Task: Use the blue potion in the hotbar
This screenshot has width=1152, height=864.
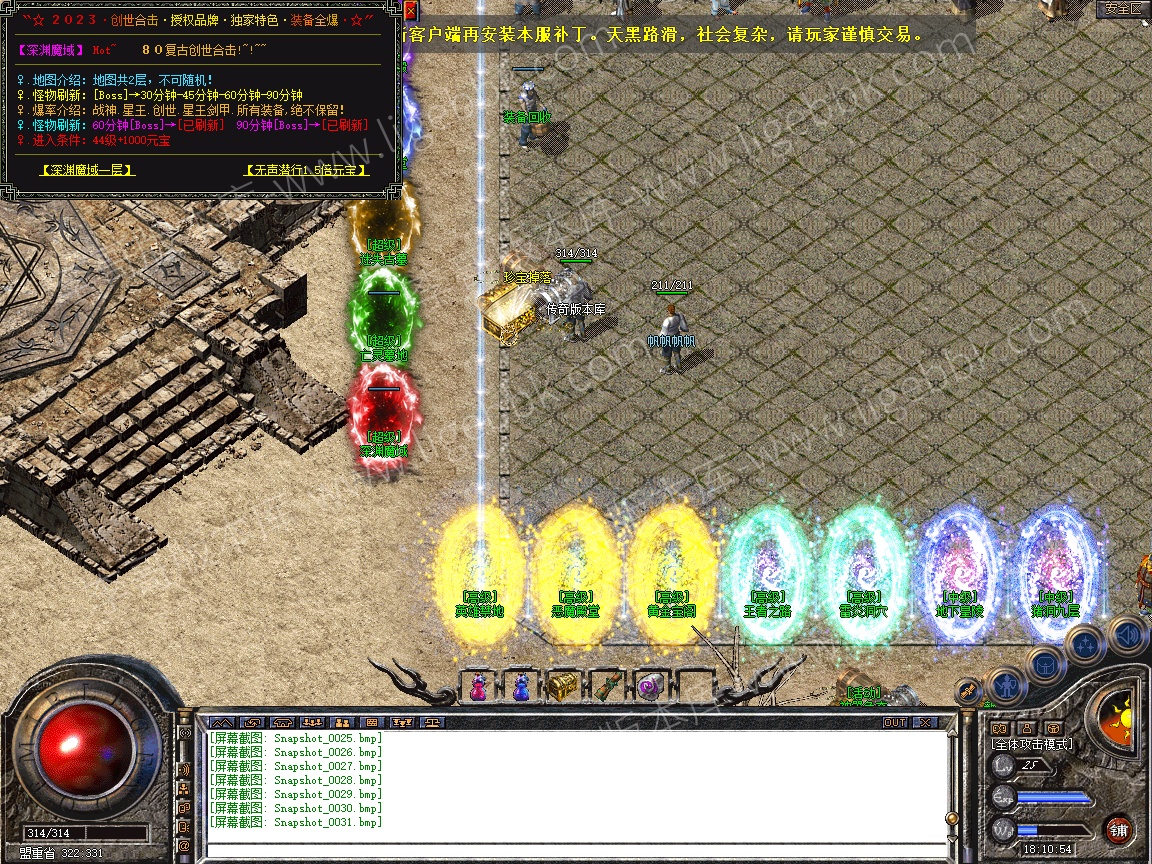Action: (x=520, y=686)
